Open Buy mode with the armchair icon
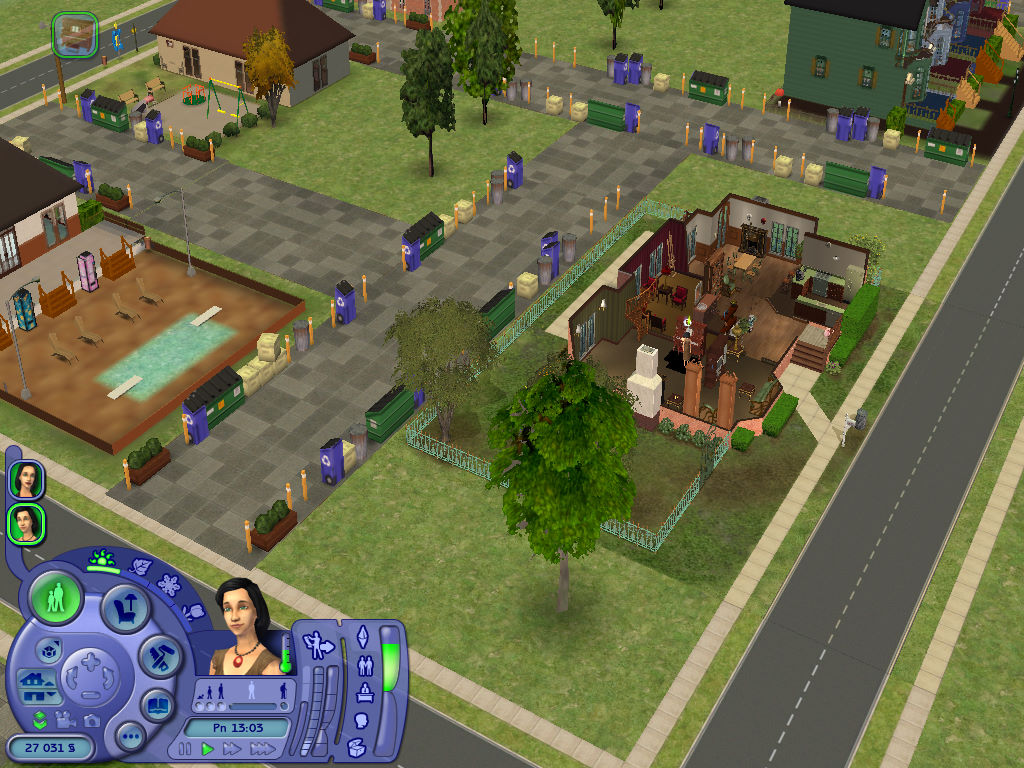The width and height of the screenshot is (1024, 768). 127,607
